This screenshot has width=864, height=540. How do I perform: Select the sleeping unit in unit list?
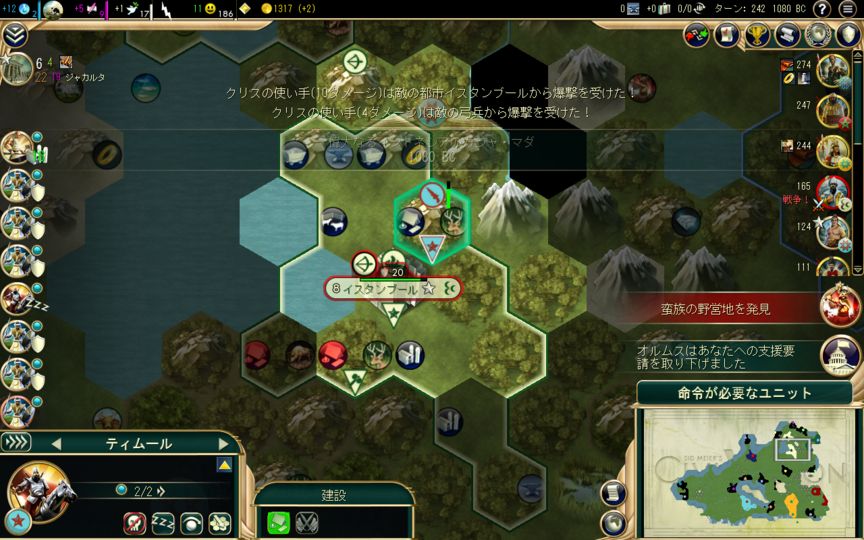point(17,298)
